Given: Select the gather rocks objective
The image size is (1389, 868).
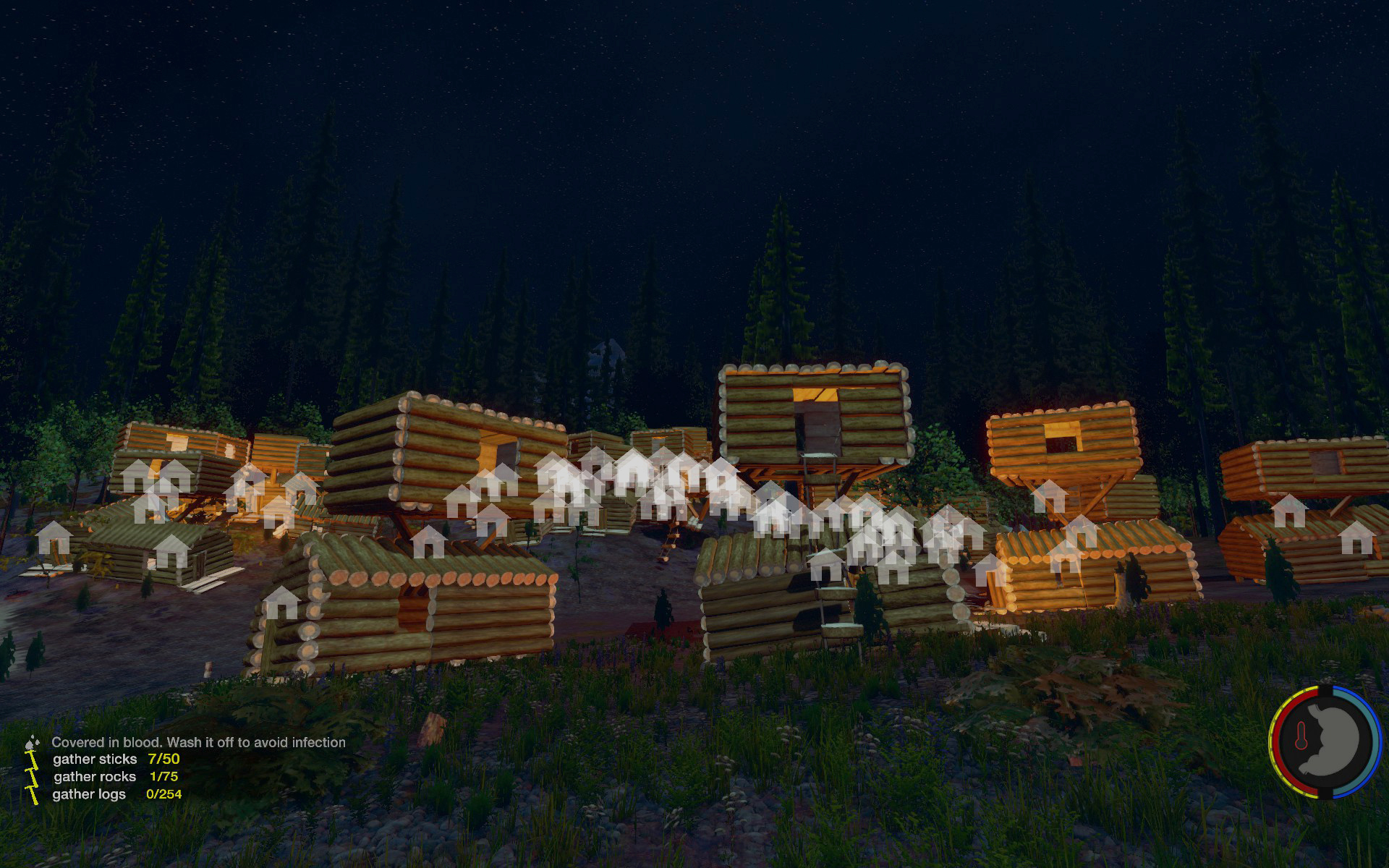Looking at the screenshot, I should click(95, 777).
